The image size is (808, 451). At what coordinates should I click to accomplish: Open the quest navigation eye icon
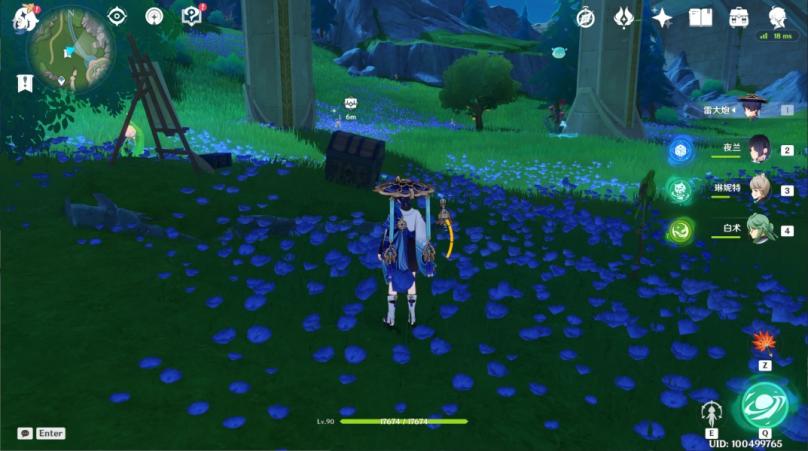117,16
